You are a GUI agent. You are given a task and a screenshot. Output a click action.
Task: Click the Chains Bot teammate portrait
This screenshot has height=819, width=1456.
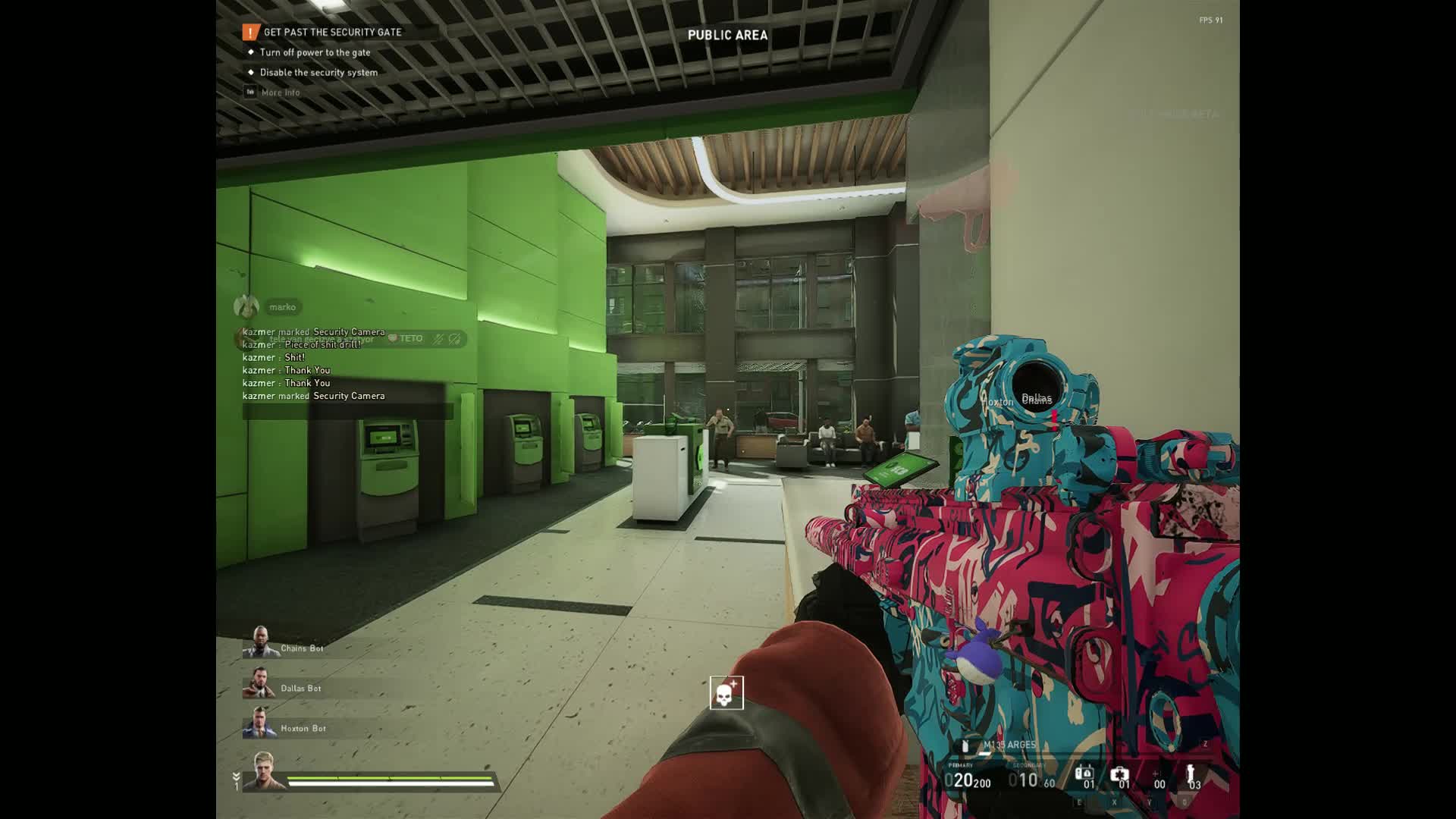(259, 643)
